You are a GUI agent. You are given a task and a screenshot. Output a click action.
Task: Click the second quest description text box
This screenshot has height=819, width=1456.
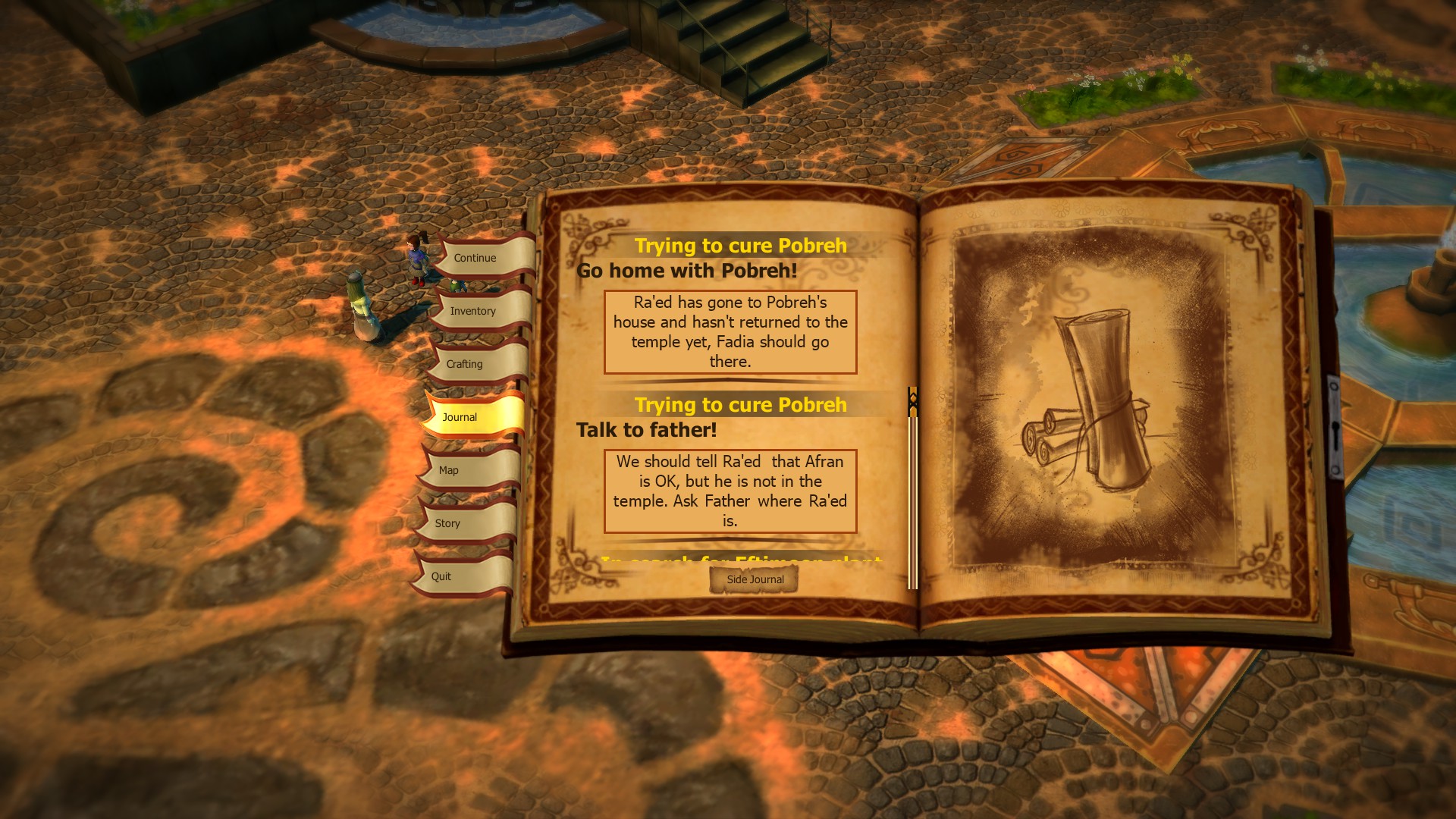coord(730,491)
